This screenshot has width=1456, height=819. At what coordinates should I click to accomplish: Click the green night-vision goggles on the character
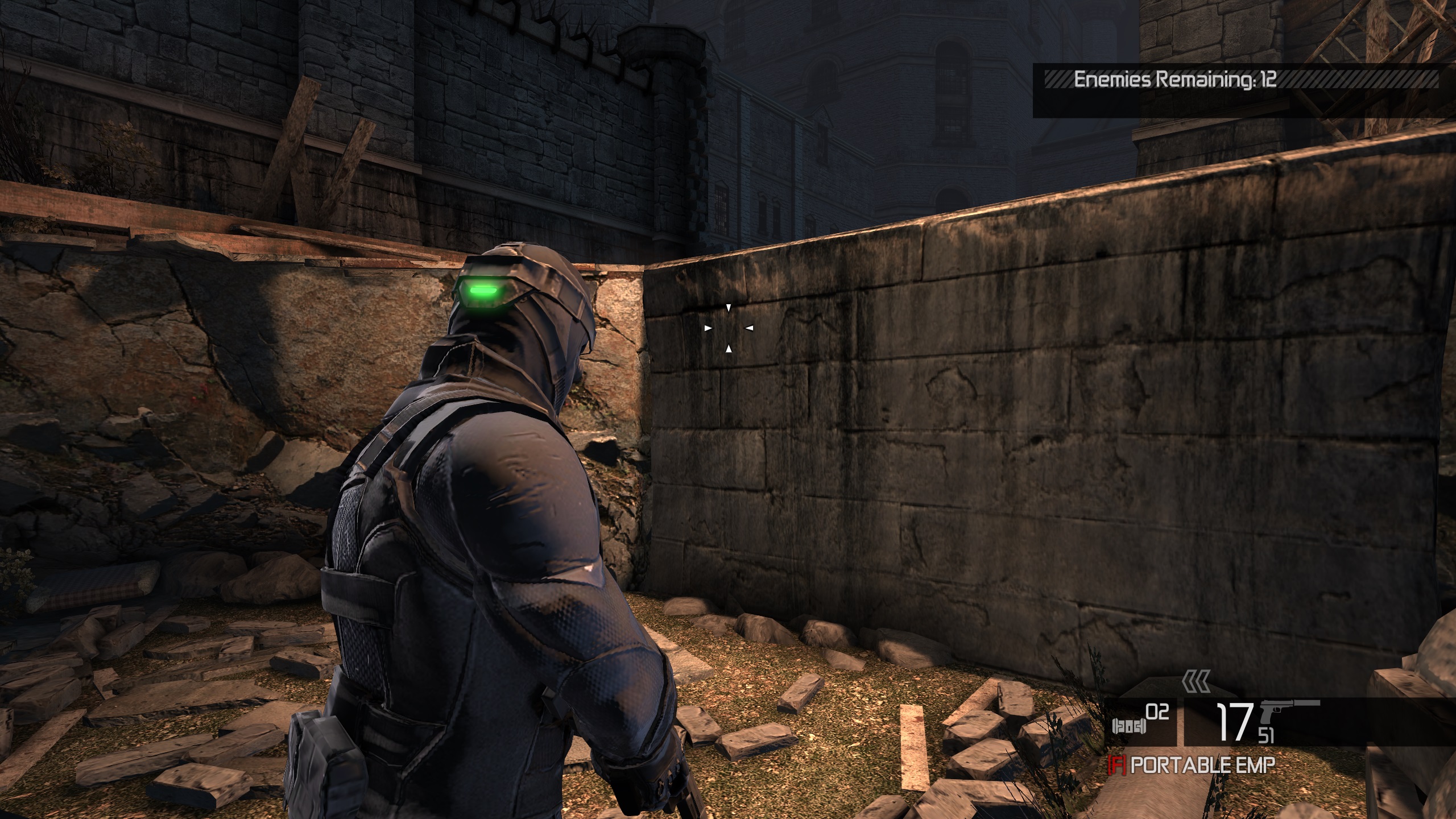[x=484, y=291]
